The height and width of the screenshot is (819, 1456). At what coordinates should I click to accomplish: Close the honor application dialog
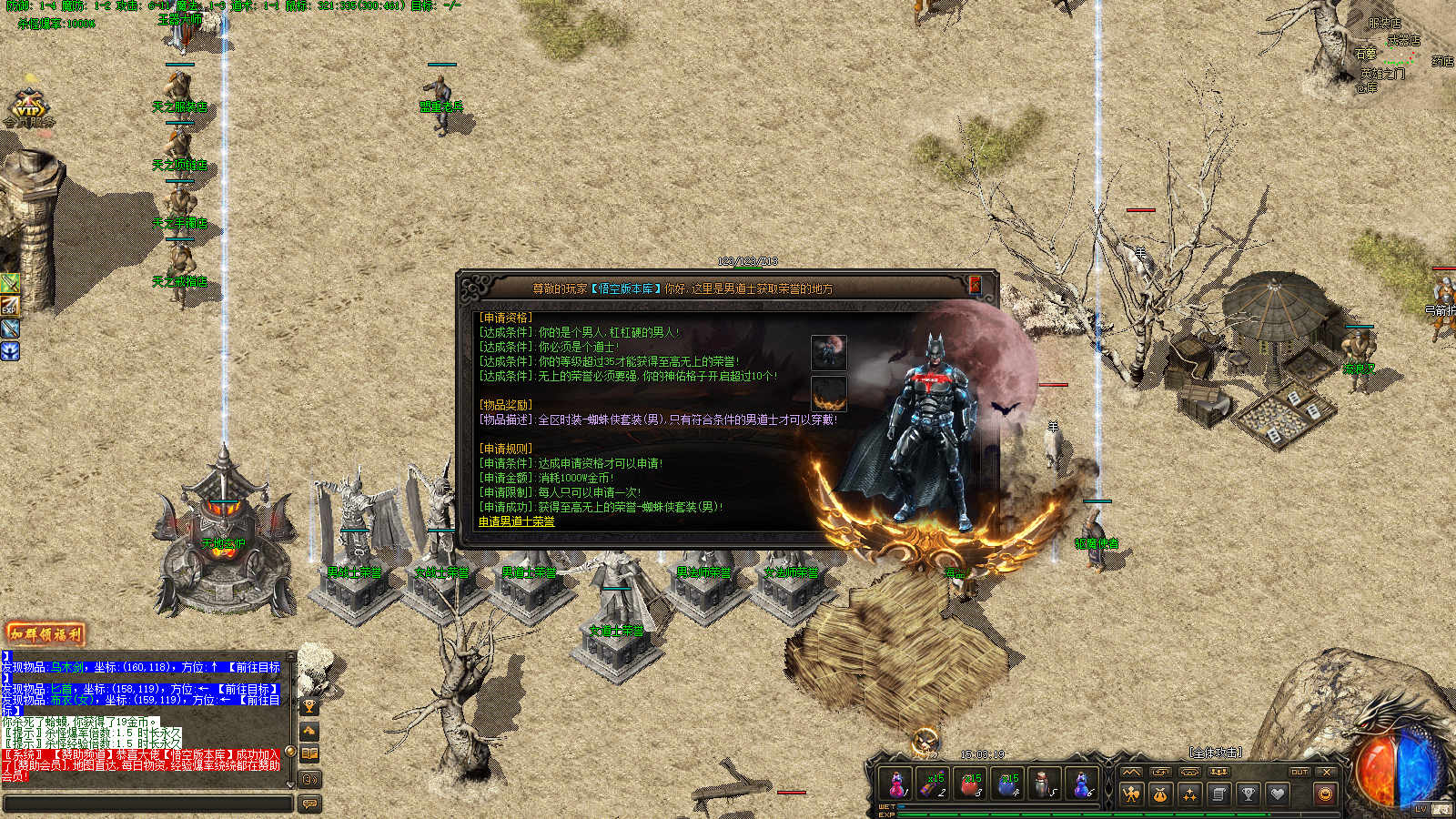pos(975,285)
